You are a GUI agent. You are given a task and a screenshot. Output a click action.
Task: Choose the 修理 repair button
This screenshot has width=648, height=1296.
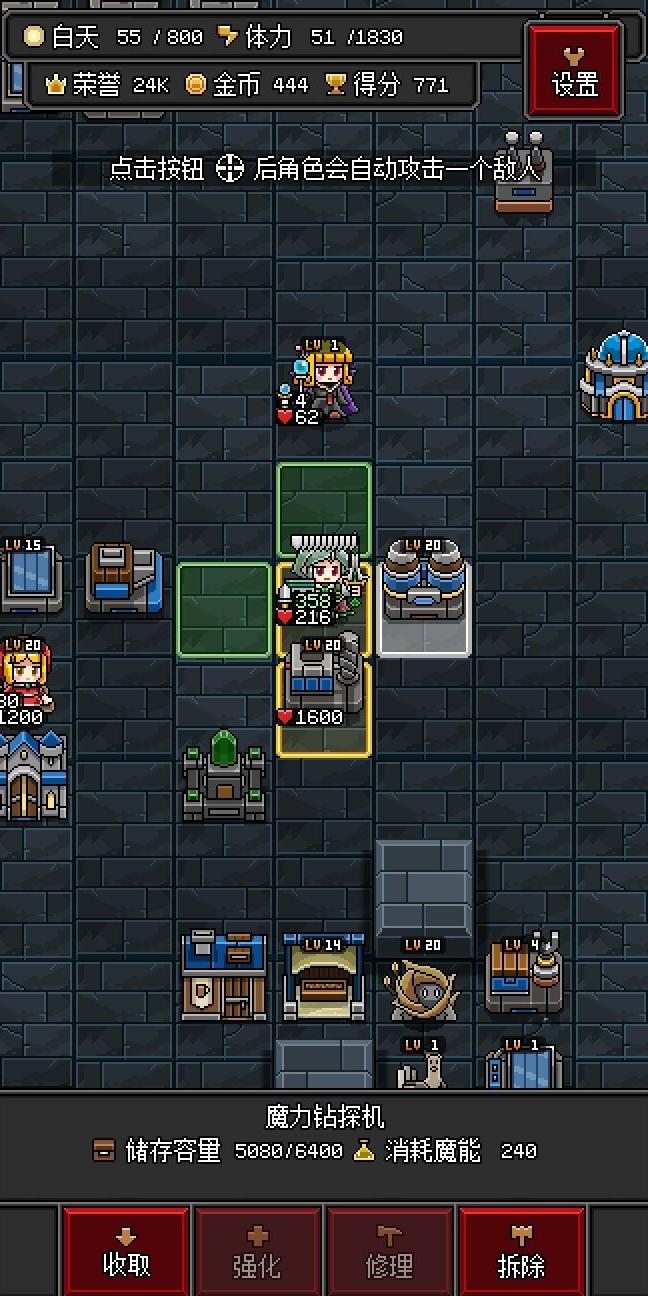[389, 1251]
